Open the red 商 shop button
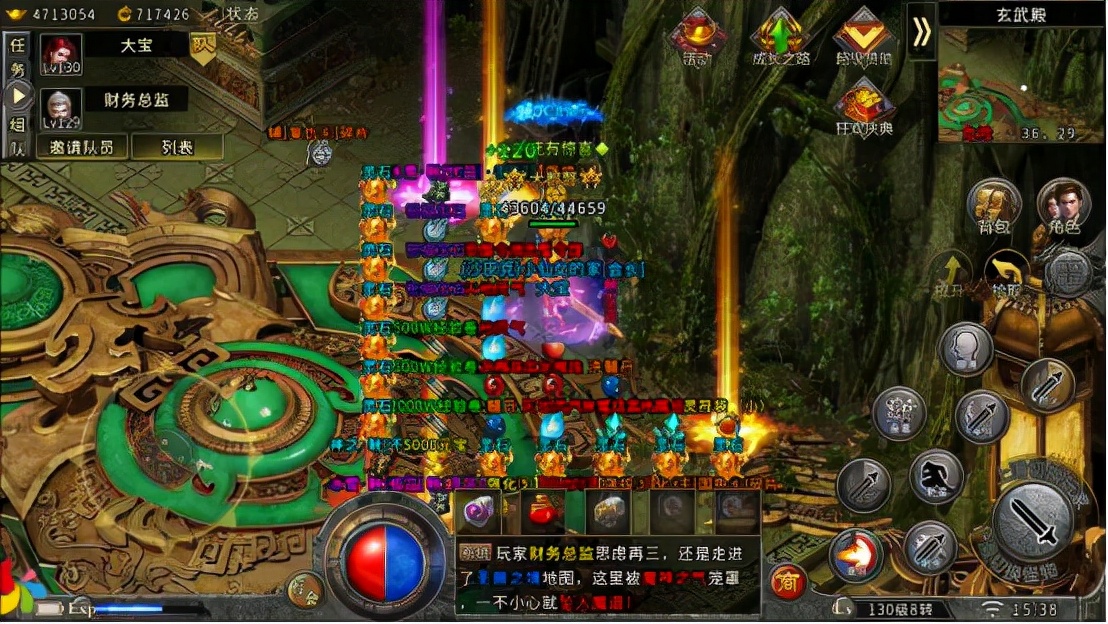Image resolution: width=1108 pixels, height=624 pixels. [x=787, y=581]
